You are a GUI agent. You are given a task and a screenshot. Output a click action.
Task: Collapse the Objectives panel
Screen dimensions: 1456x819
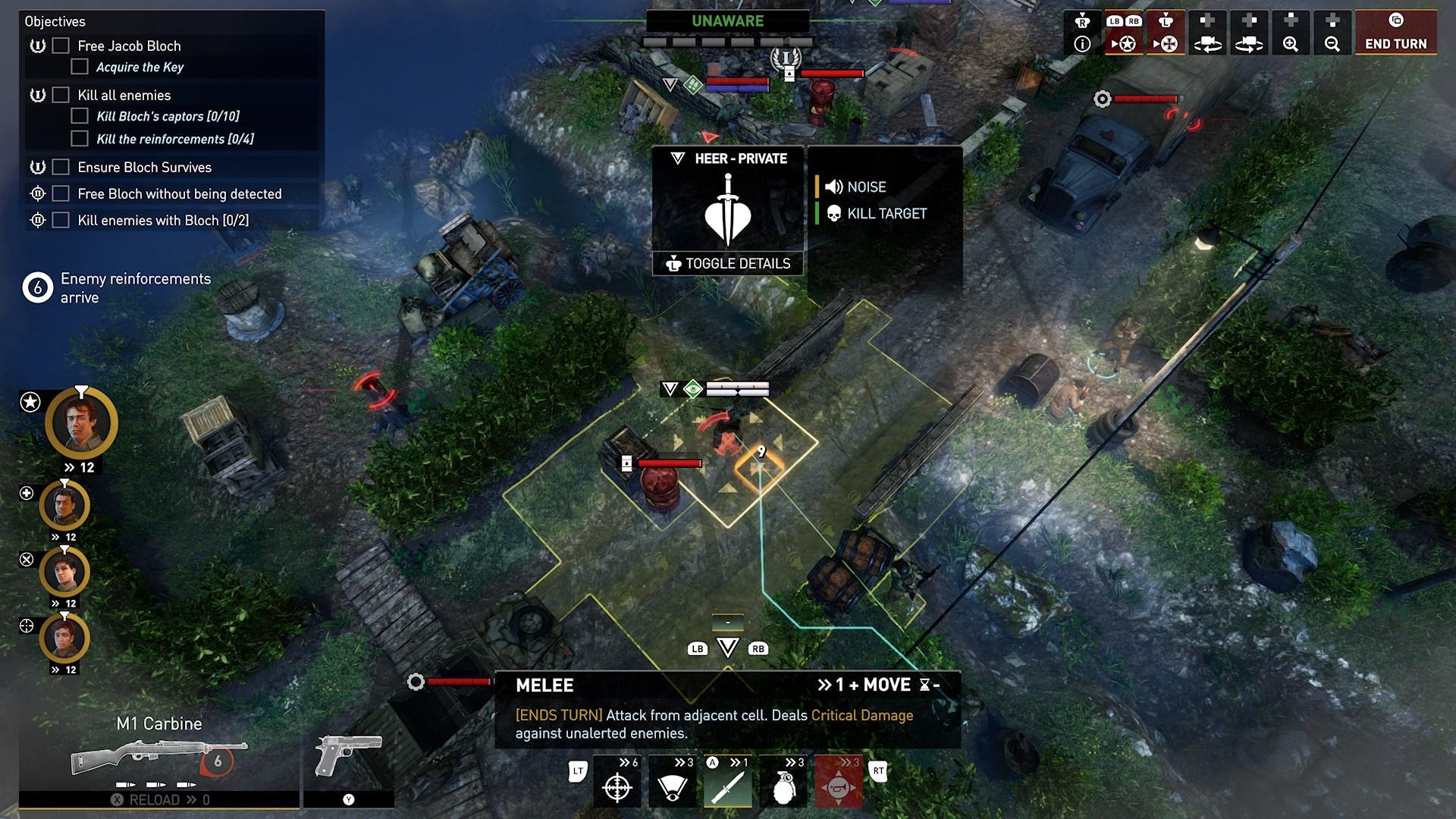click(x=56, y=21)
